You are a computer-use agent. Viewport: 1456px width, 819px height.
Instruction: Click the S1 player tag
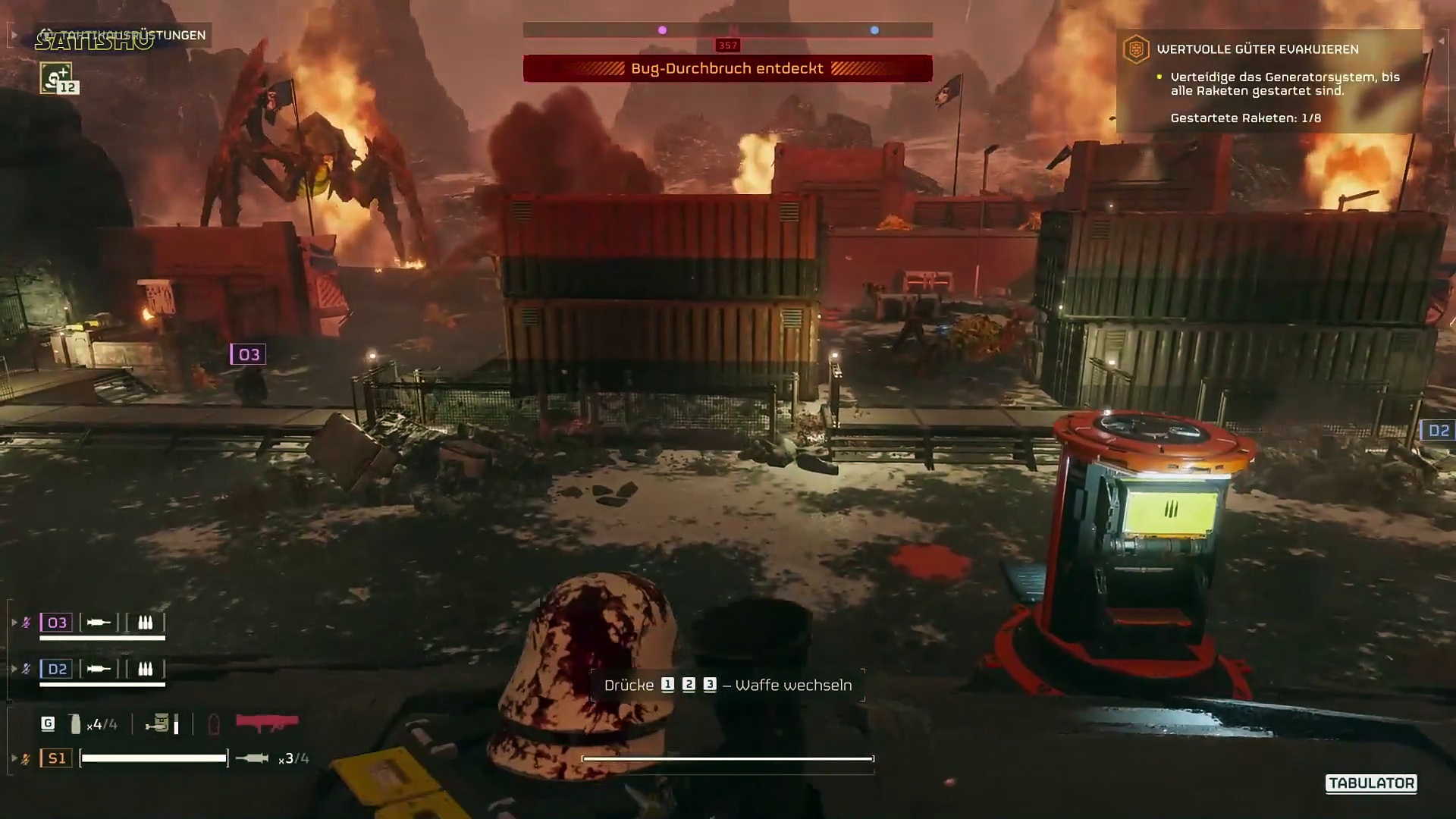tap(57, 758)
